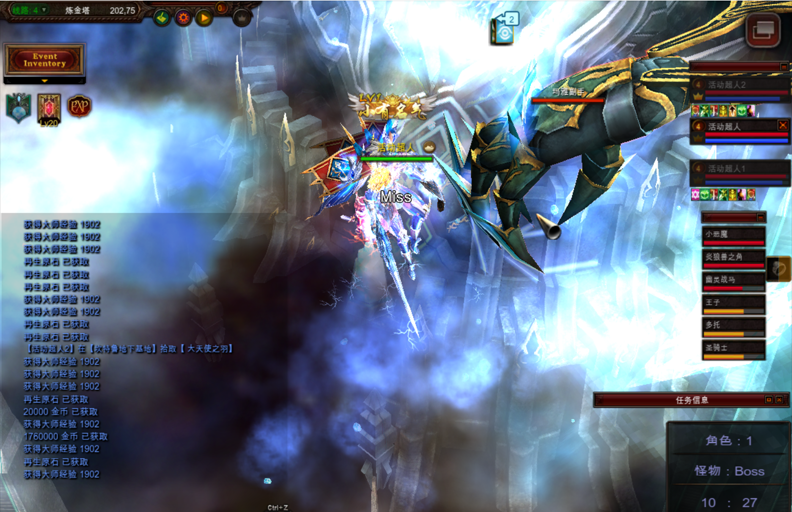Click the red window toggle button
The image size is (792, 512).
(763, 29)
